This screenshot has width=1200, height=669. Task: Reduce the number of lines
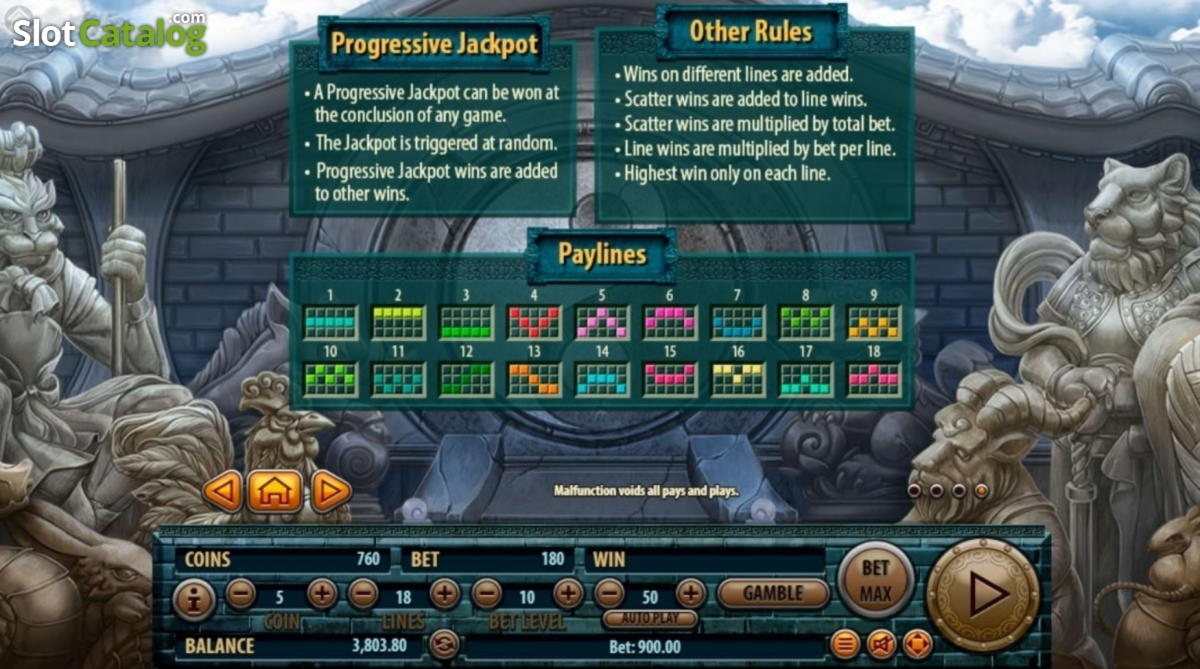click(x=363, y=594)
